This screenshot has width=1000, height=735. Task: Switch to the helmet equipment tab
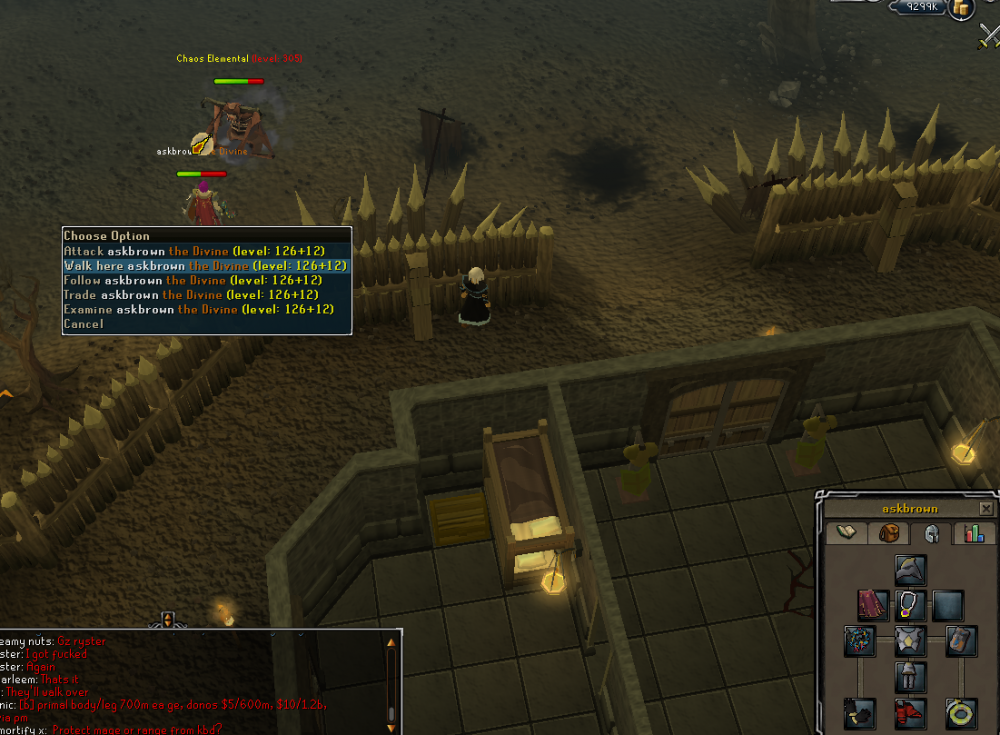[931, 533]
